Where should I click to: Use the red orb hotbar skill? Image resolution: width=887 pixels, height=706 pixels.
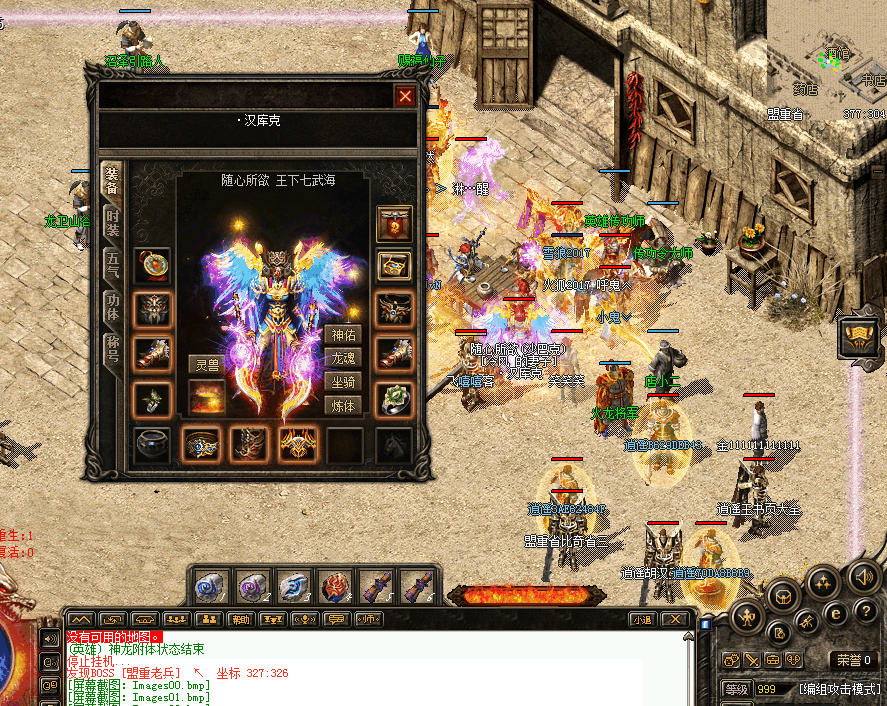(335, 586)
